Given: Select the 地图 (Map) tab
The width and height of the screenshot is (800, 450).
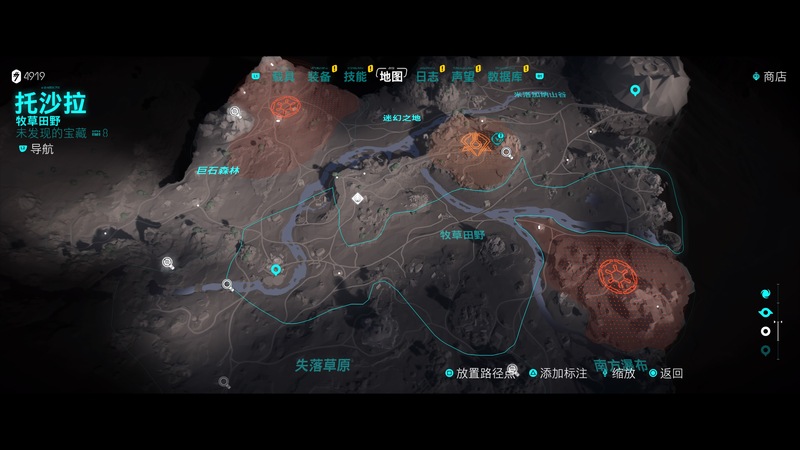Looking at the screenshot, I should 391,76.
